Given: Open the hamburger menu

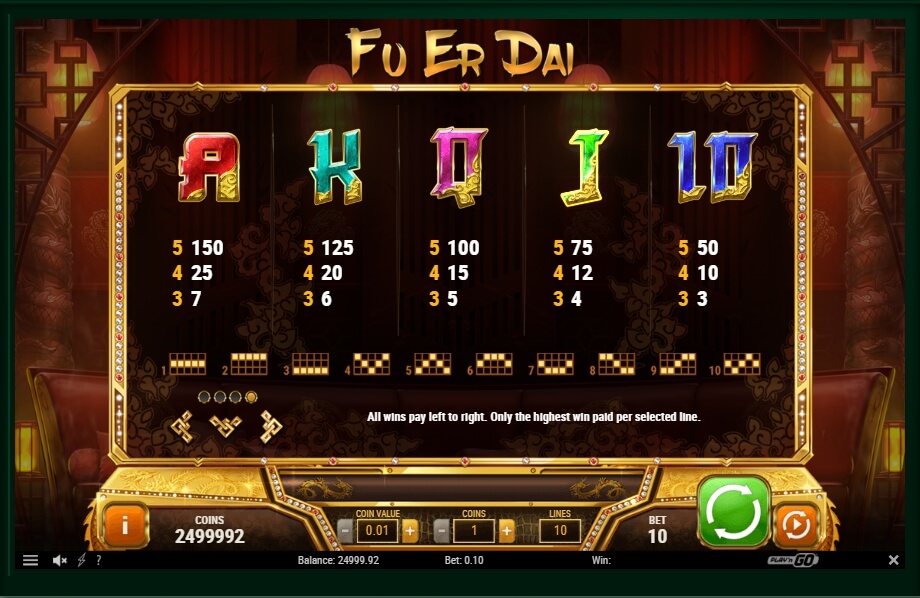Looking at the screenshot, I should point(30,561).
